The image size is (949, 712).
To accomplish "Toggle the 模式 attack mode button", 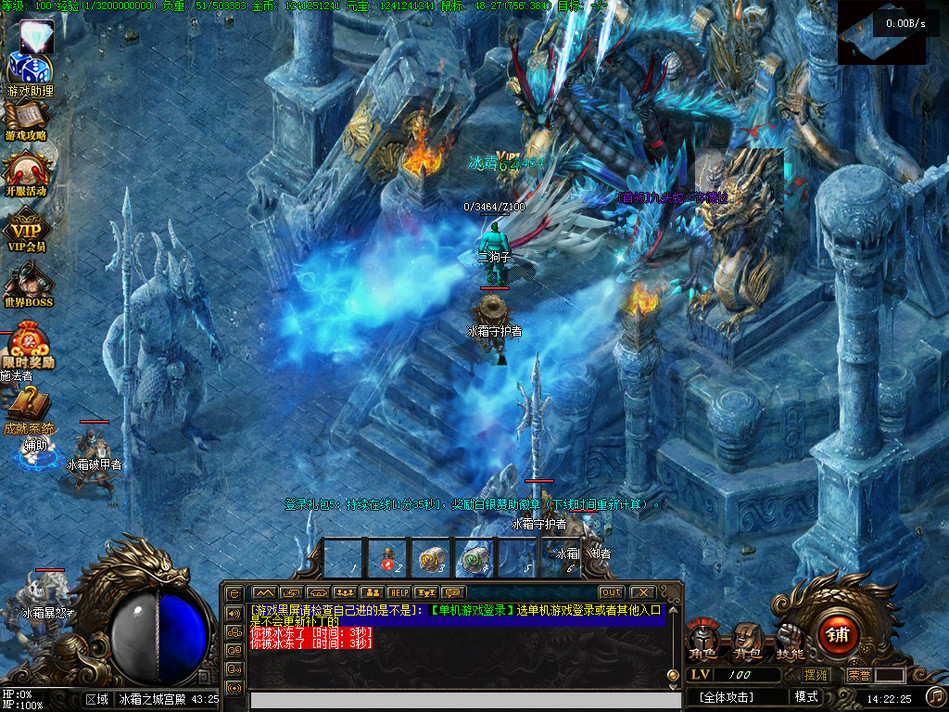I will pyautogui.click(x=806, y=696).
